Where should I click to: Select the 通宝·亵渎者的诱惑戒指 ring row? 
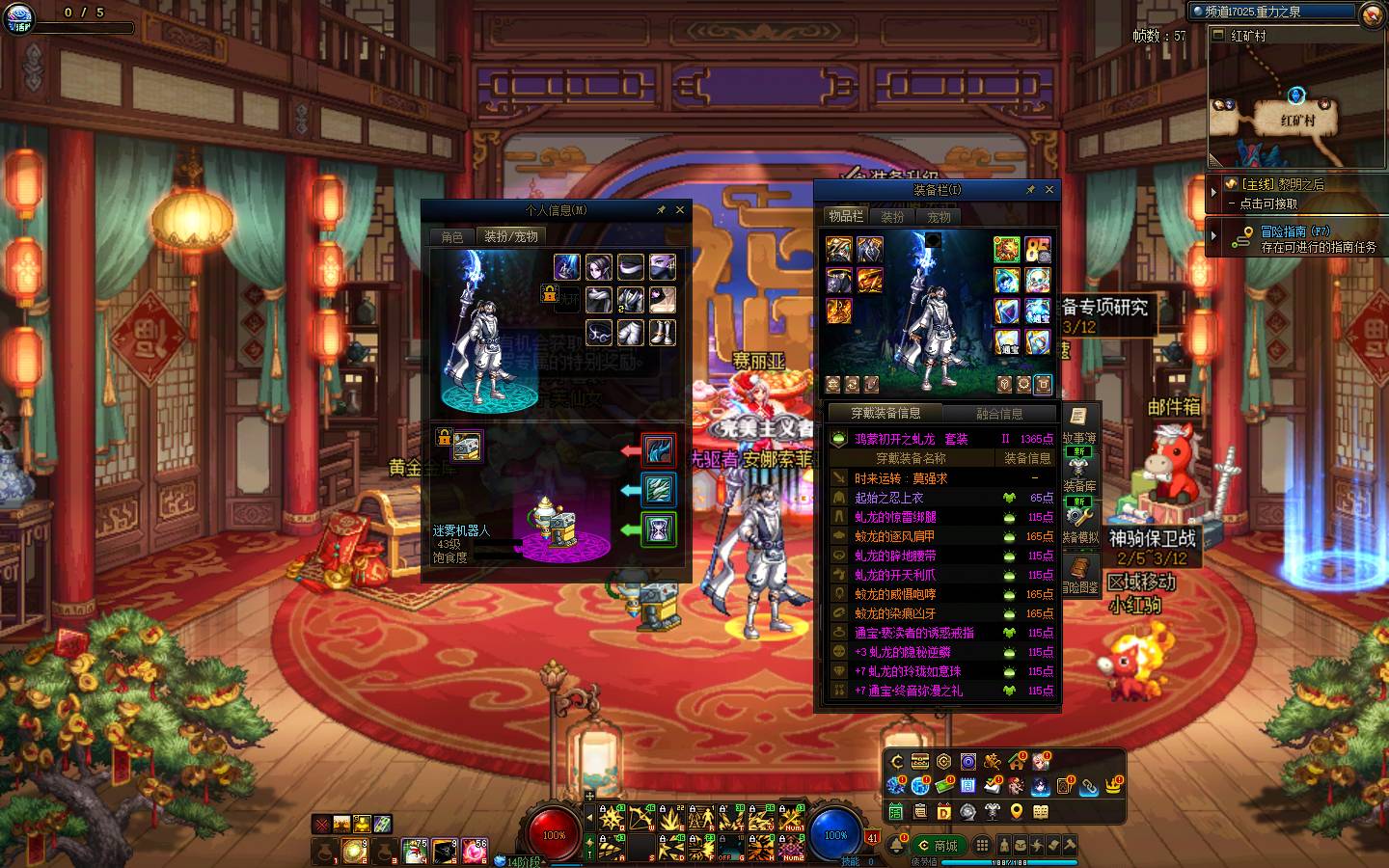click(913, 633)
